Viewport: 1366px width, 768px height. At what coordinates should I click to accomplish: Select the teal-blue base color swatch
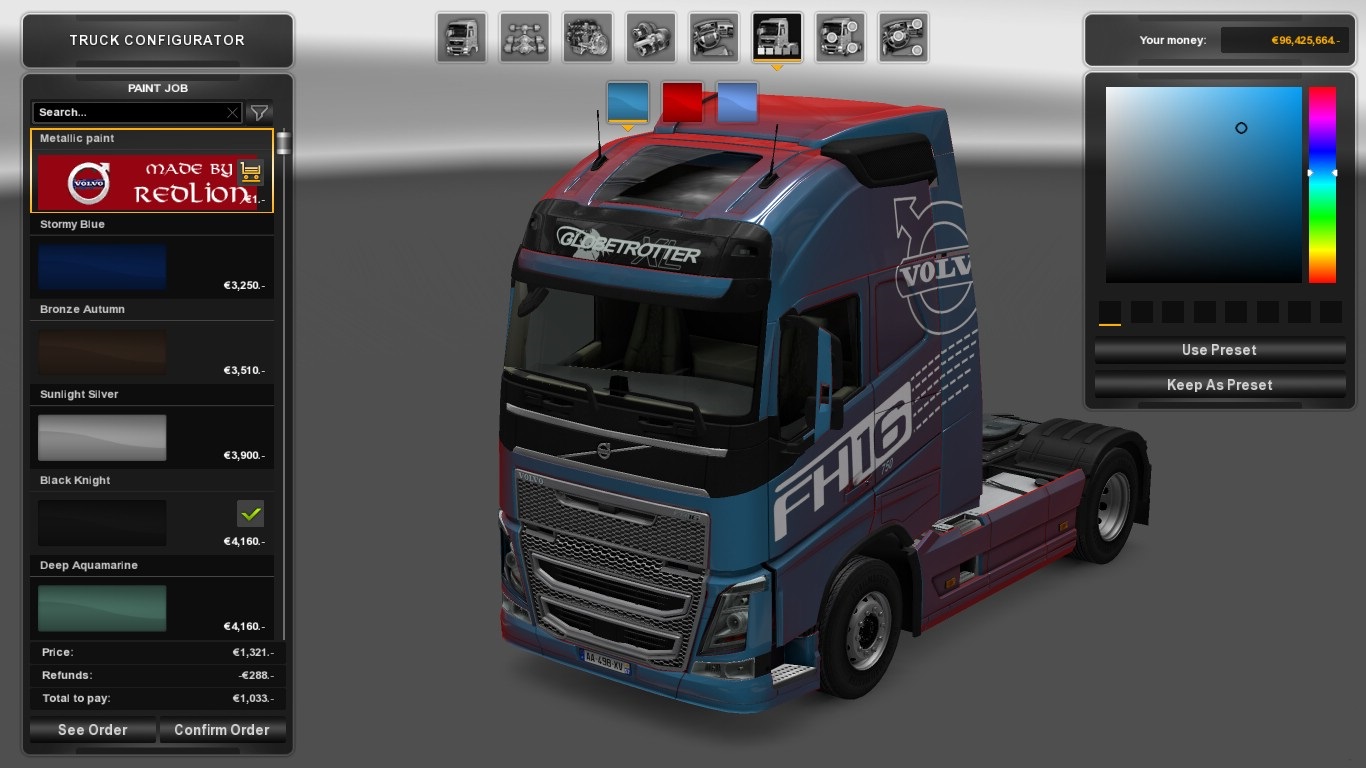coord(628,103)
